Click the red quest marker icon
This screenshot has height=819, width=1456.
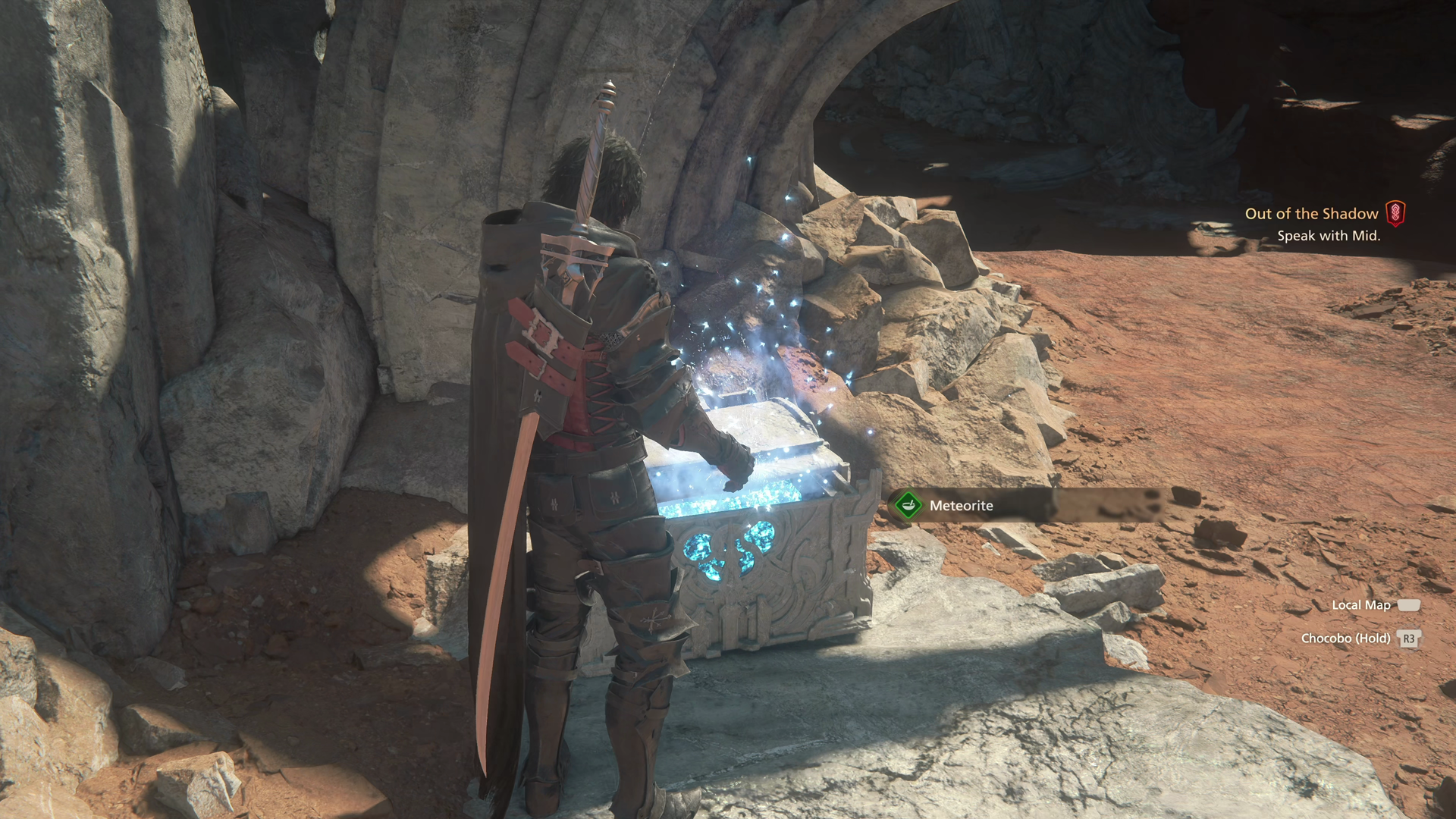(1395, 213)
